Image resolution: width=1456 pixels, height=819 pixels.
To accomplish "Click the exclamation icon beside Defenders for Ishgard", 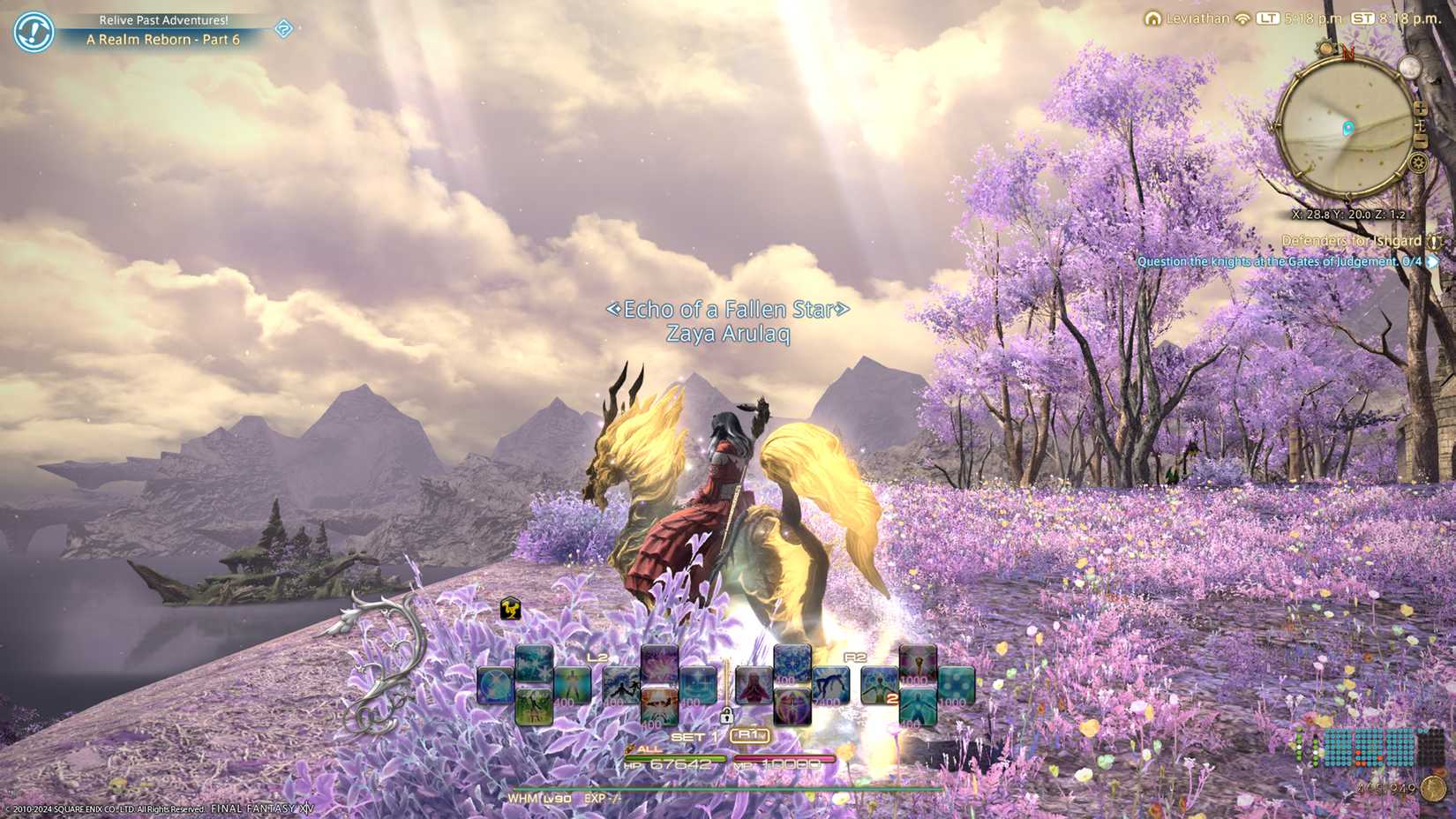I will pos(1434,242).
